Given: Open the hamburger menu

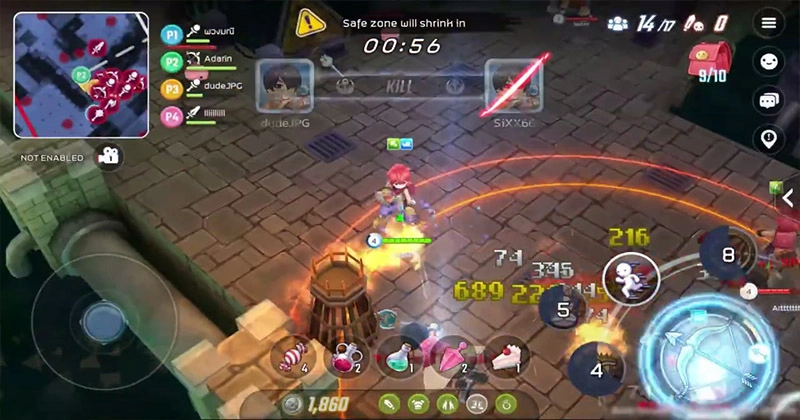Looking at the screenshot, I should coord(768,23).
